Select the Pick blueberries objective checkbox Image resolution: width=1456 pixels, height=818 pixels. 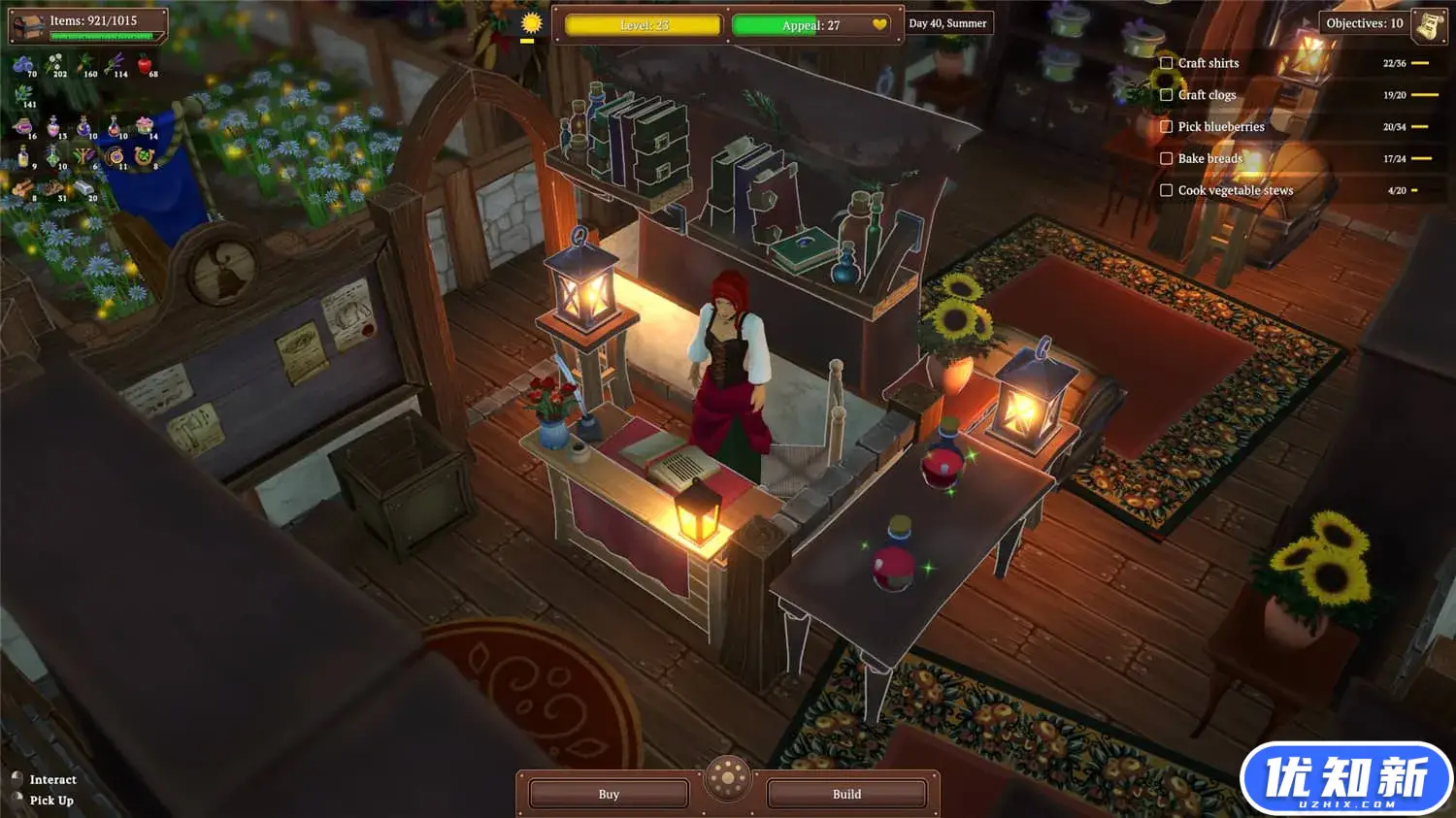tap(1167, 127)
